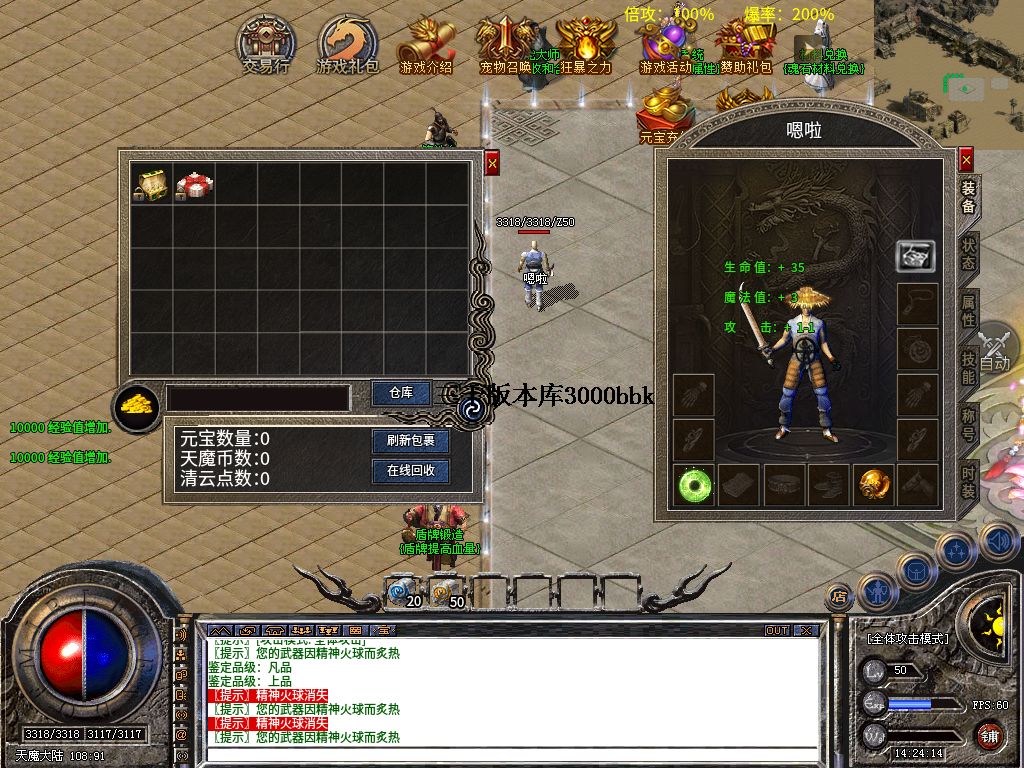Image resolution: width=1024 pixels, height=768 pixels.
Task: Click the 仓库 warehouse button
Action: [400, 393]
